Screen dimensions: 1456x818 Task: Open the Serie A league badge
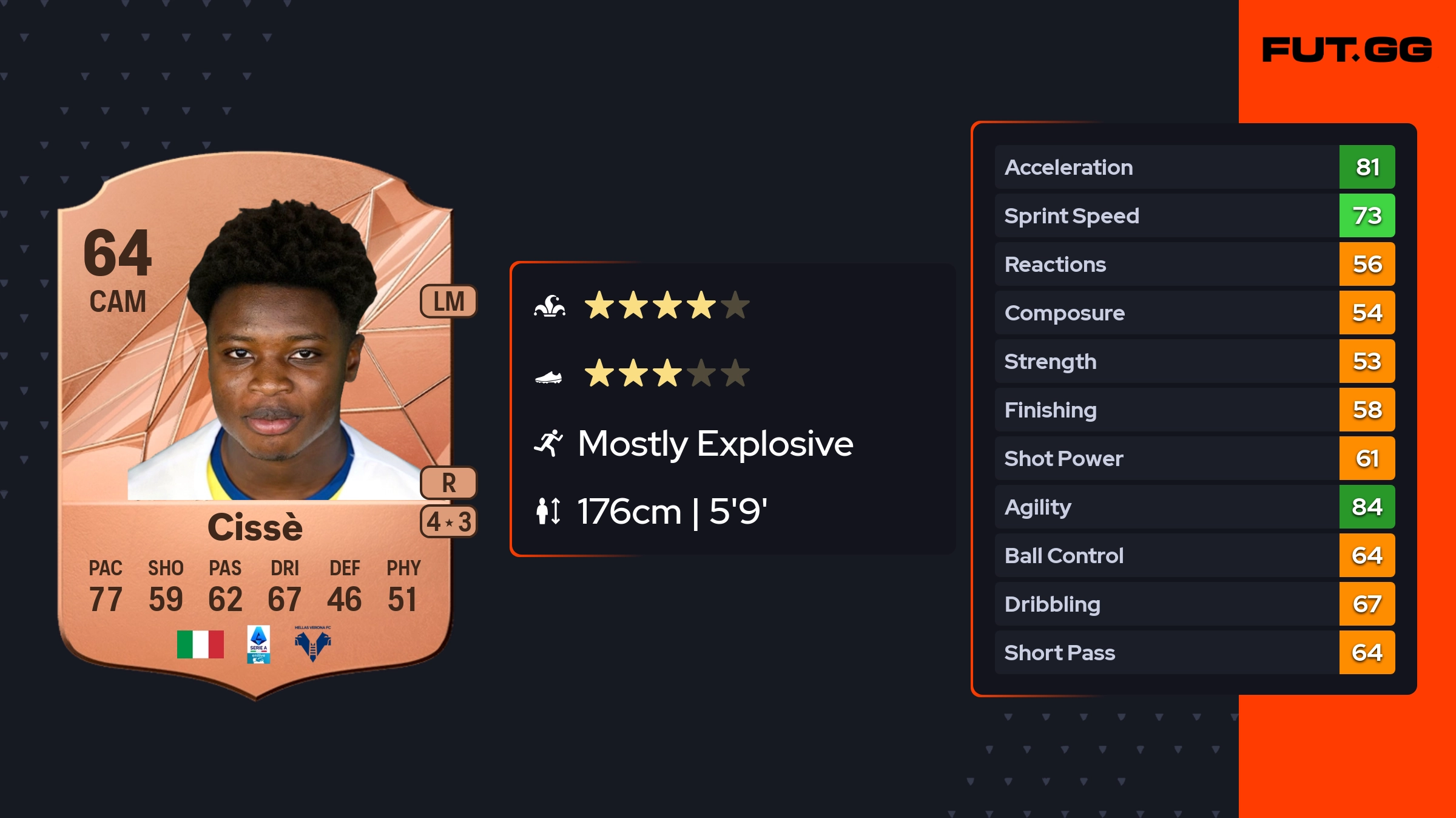pos(258,644)
